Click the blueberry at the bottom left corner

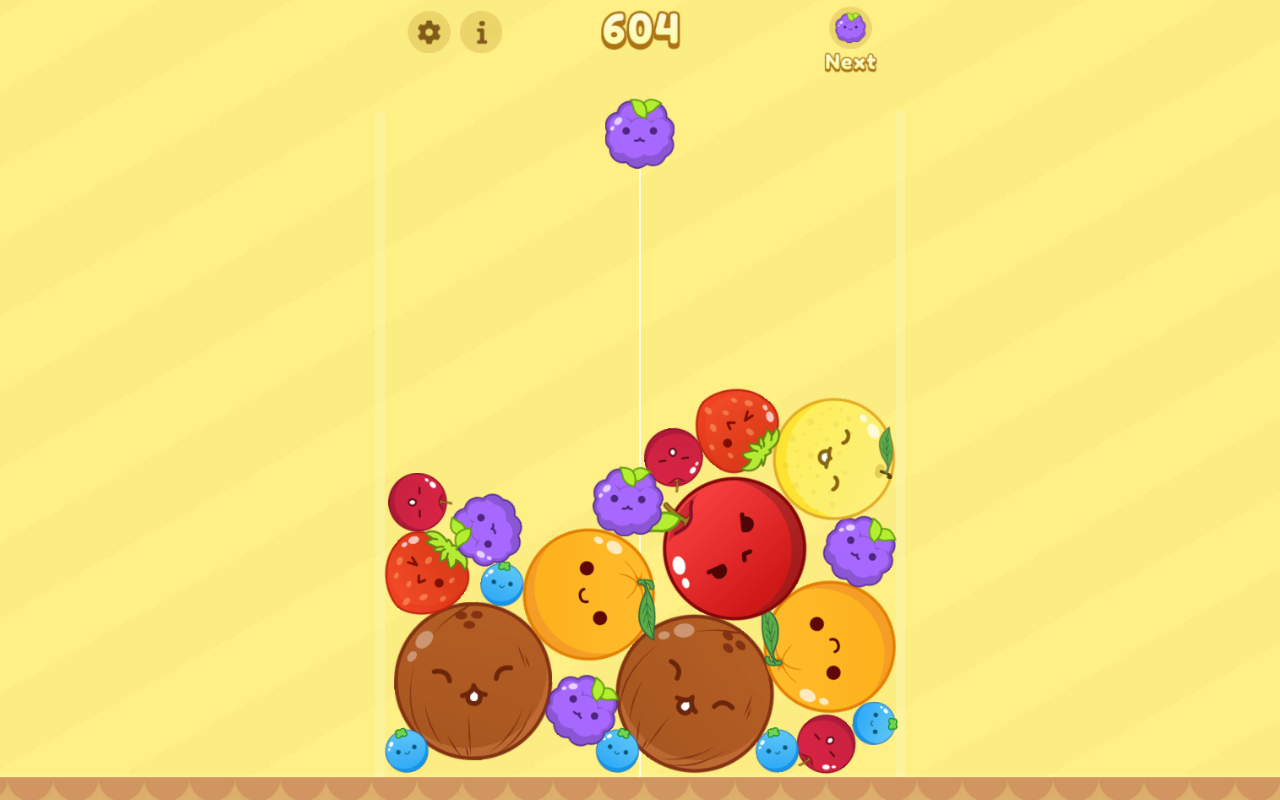coord(405,752)
